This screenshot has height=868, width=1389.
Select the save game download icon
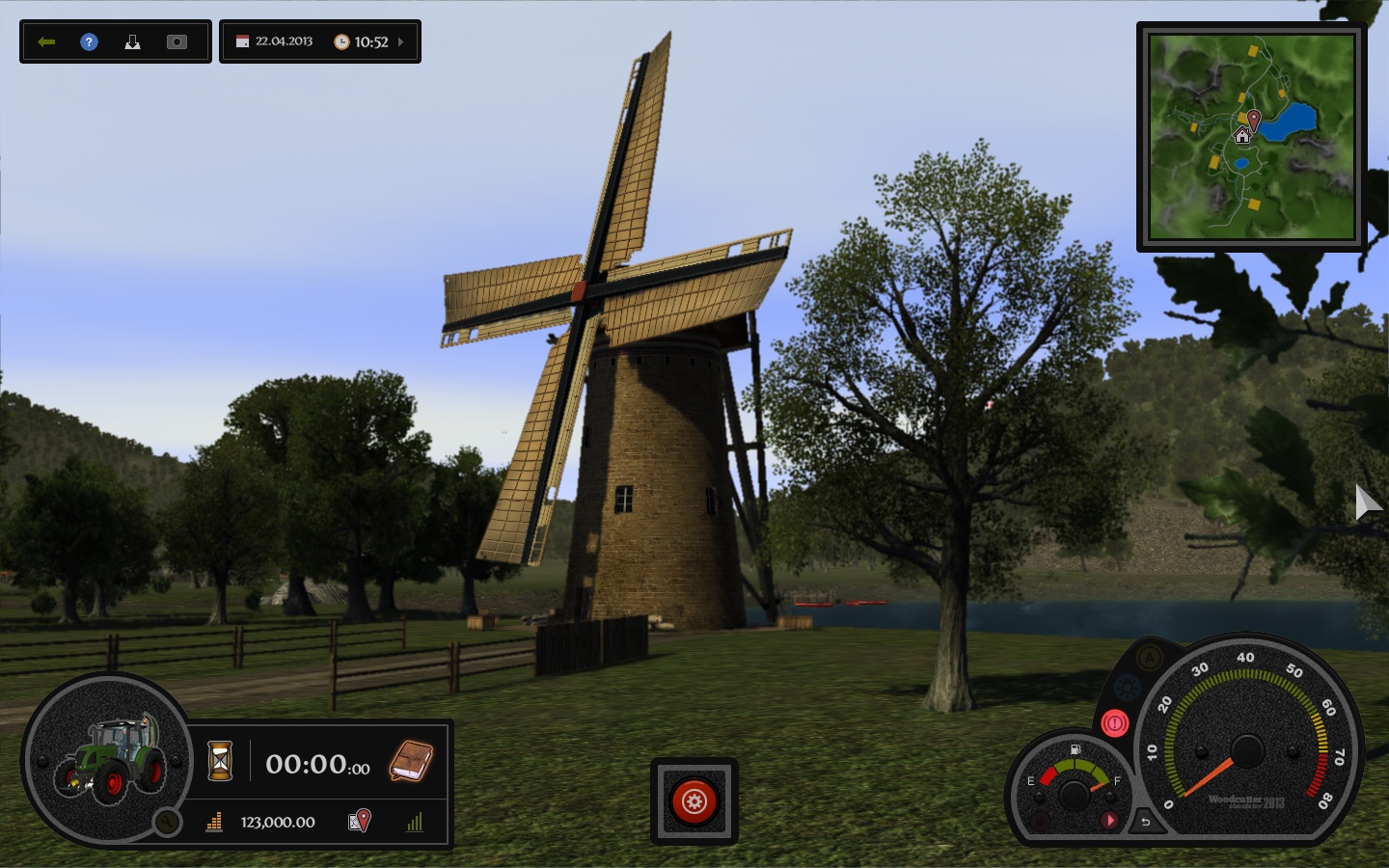133,41
